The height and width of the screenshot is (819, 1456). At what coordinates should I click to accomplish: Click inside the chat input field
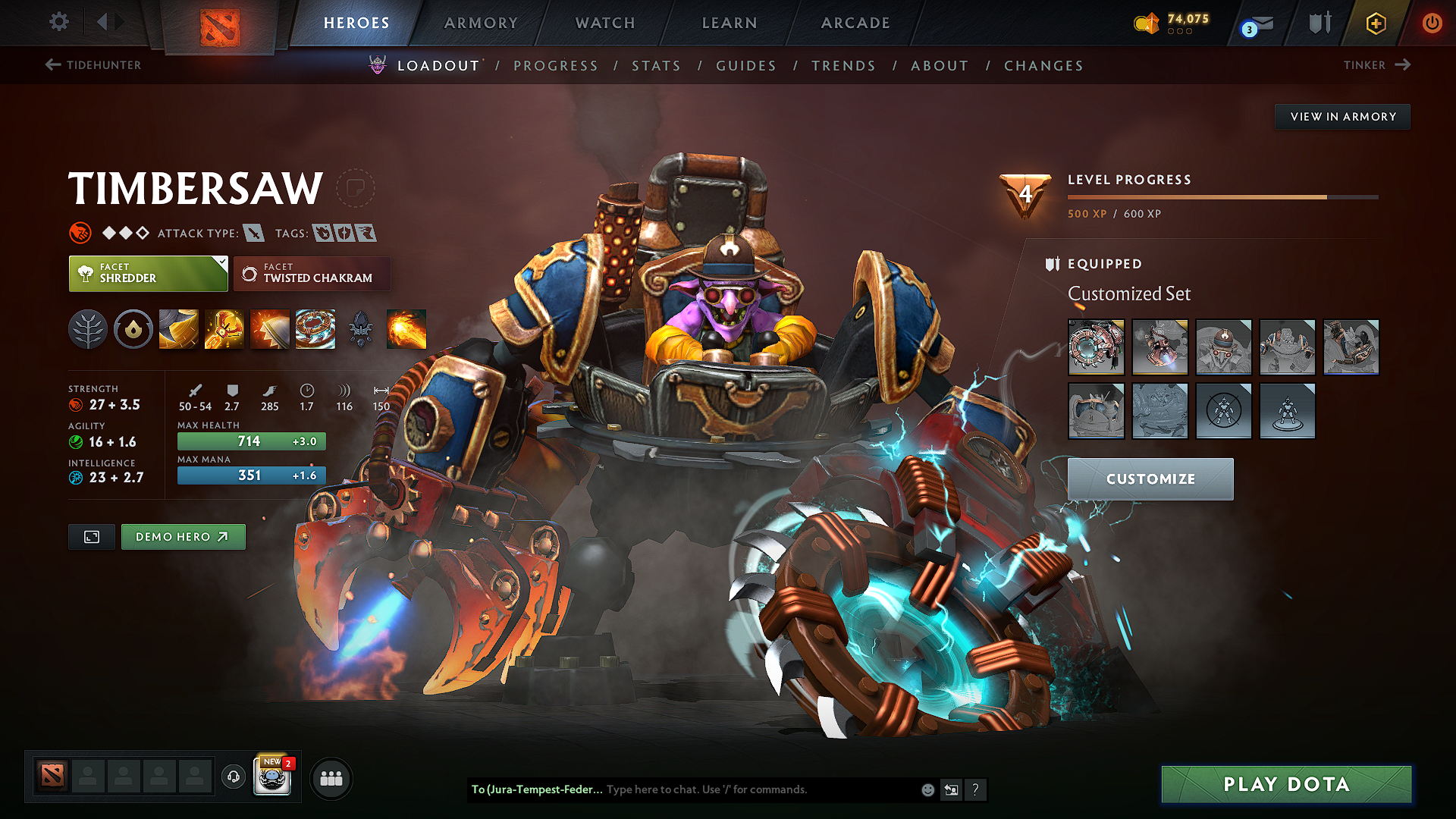click(x=720, y=789)
